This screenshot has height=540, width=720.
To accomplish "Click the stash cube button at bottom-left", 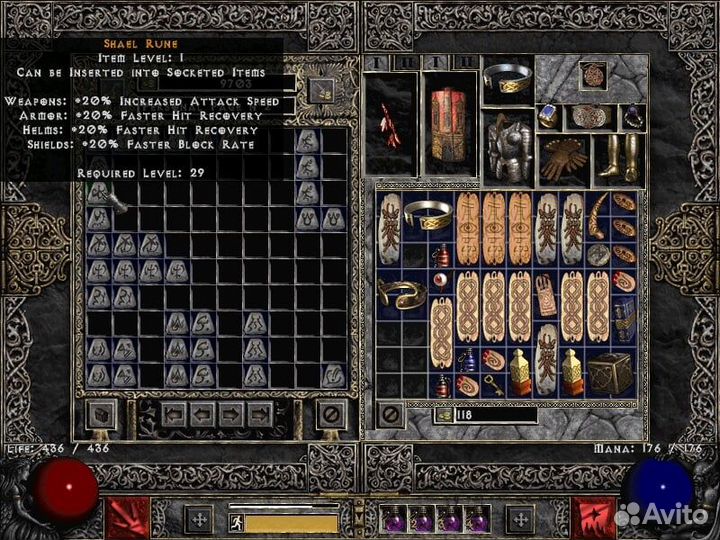I will tap(102, 413).
